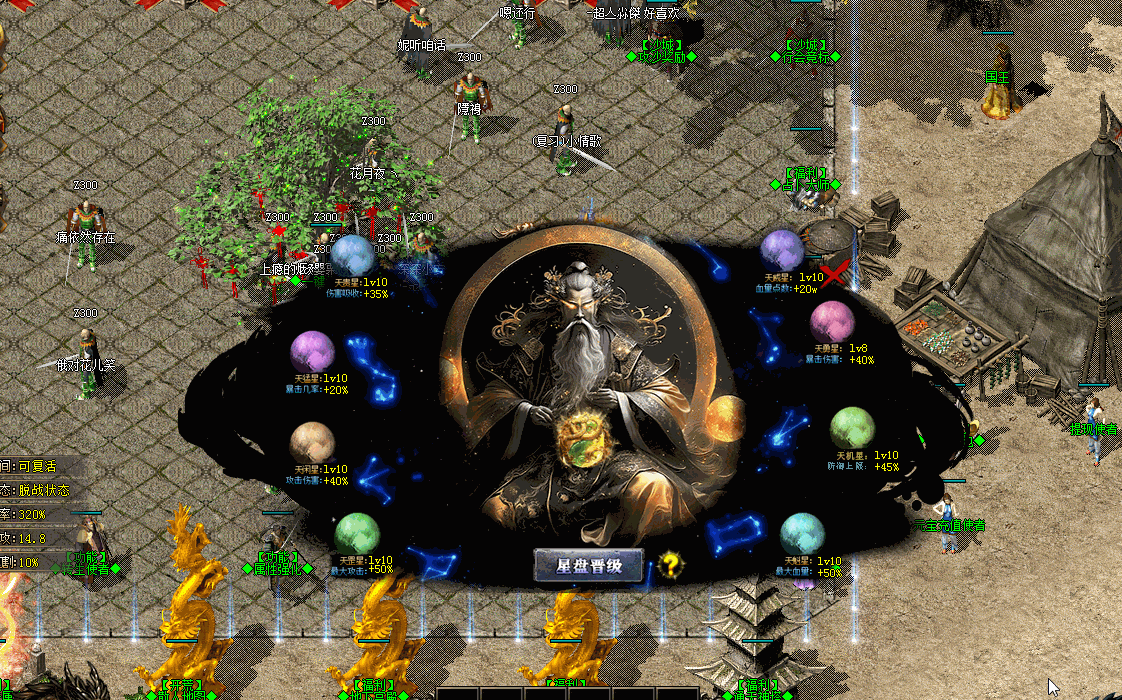Select the 天罡星 green orb

(x=357, y=533)
